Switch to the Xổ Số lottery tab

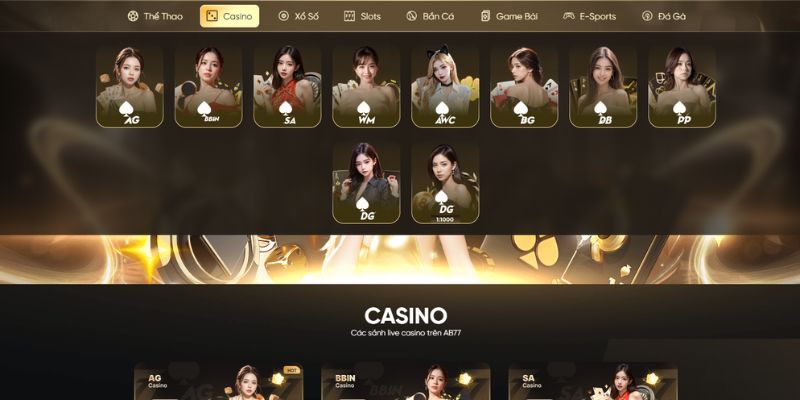point(298,16)
